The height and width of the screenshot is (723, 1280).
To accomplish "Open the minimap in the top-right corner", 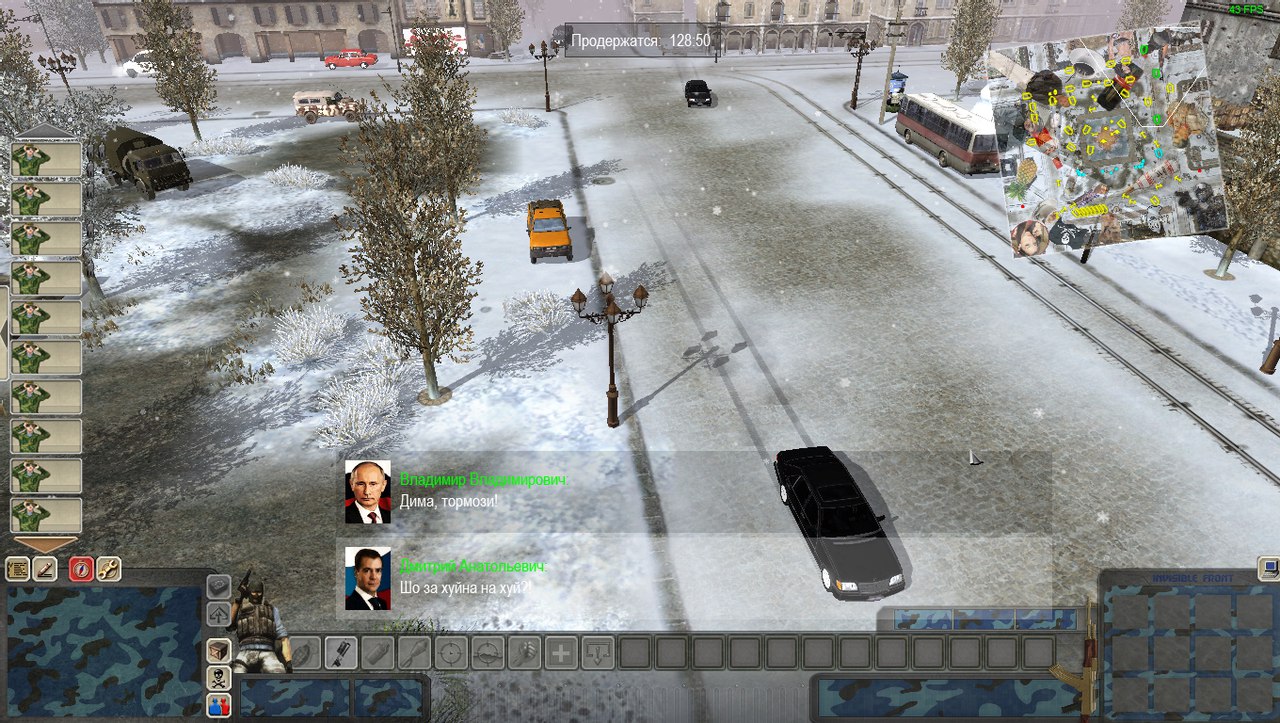I will pos(1110,140).
